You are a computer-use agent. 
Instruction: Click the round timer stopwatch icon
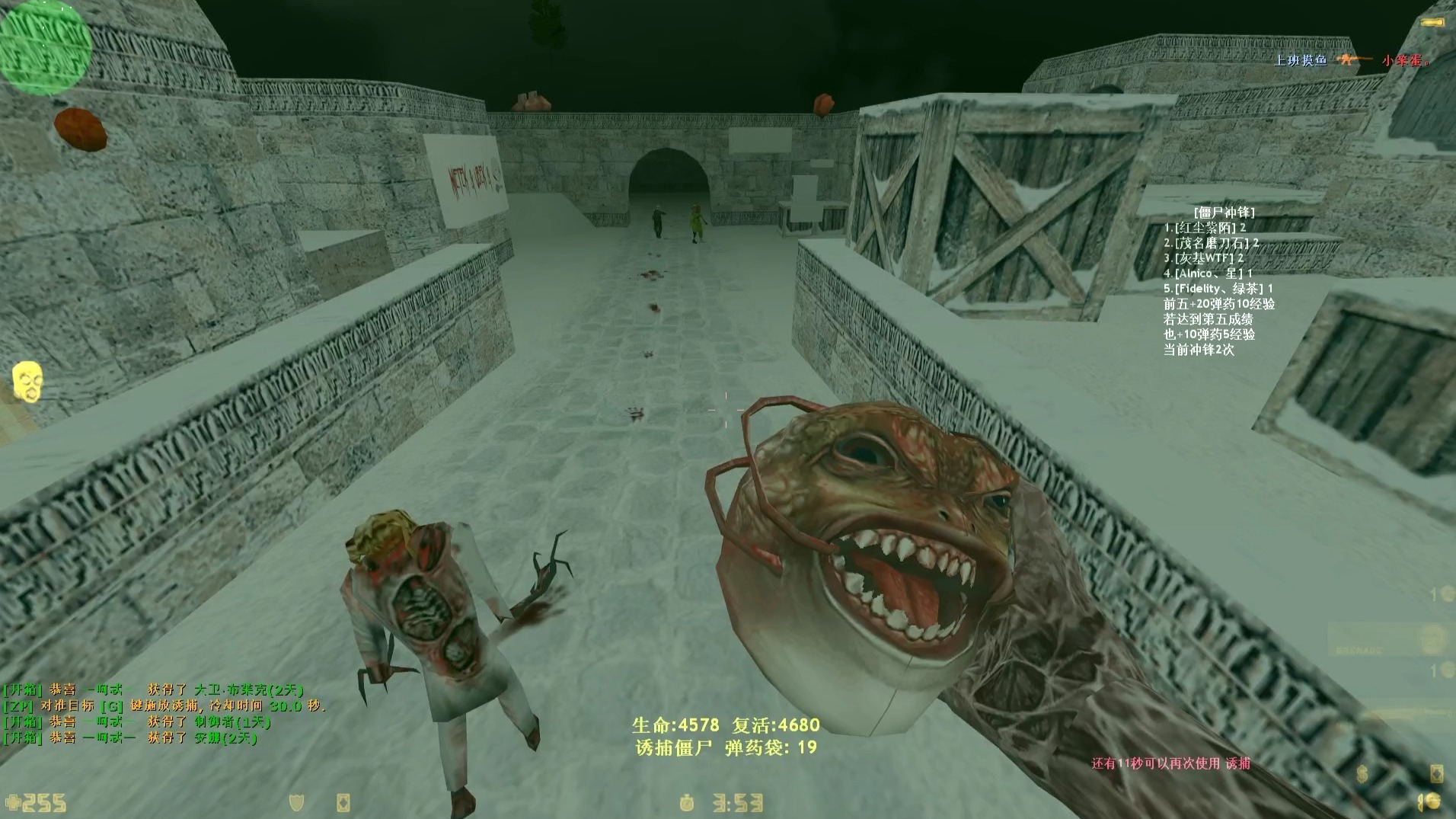tap(688, 803)
